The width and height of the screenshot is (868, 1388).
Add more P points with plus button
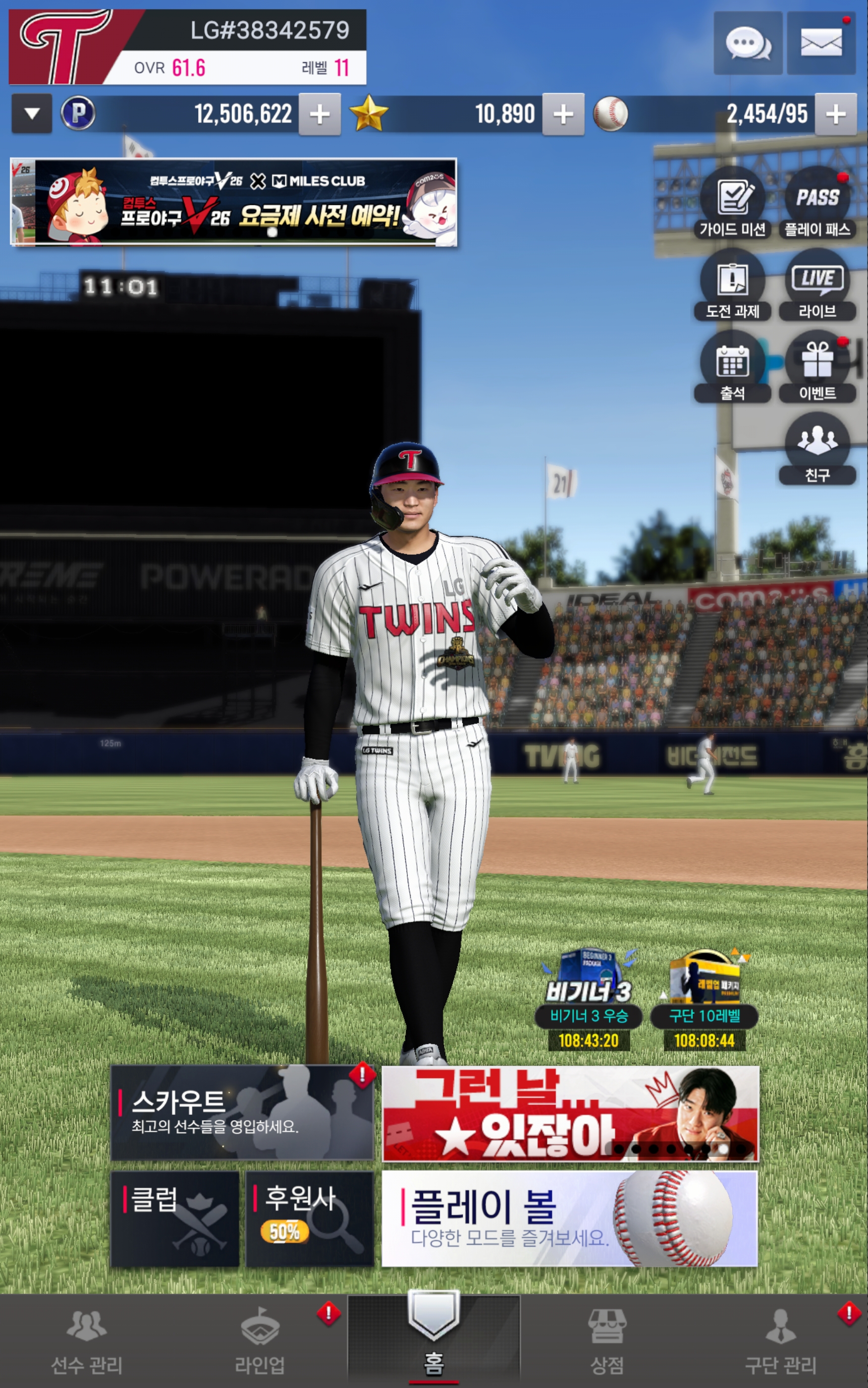point(320,114)
